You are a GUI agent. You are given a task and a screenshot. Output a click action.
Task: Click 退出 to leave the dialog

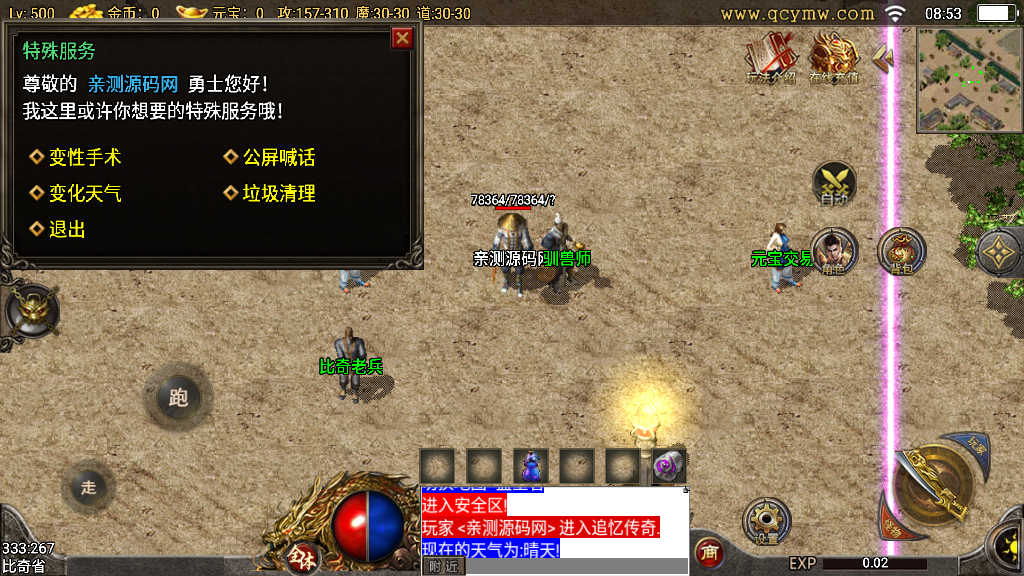pos(66,229)
